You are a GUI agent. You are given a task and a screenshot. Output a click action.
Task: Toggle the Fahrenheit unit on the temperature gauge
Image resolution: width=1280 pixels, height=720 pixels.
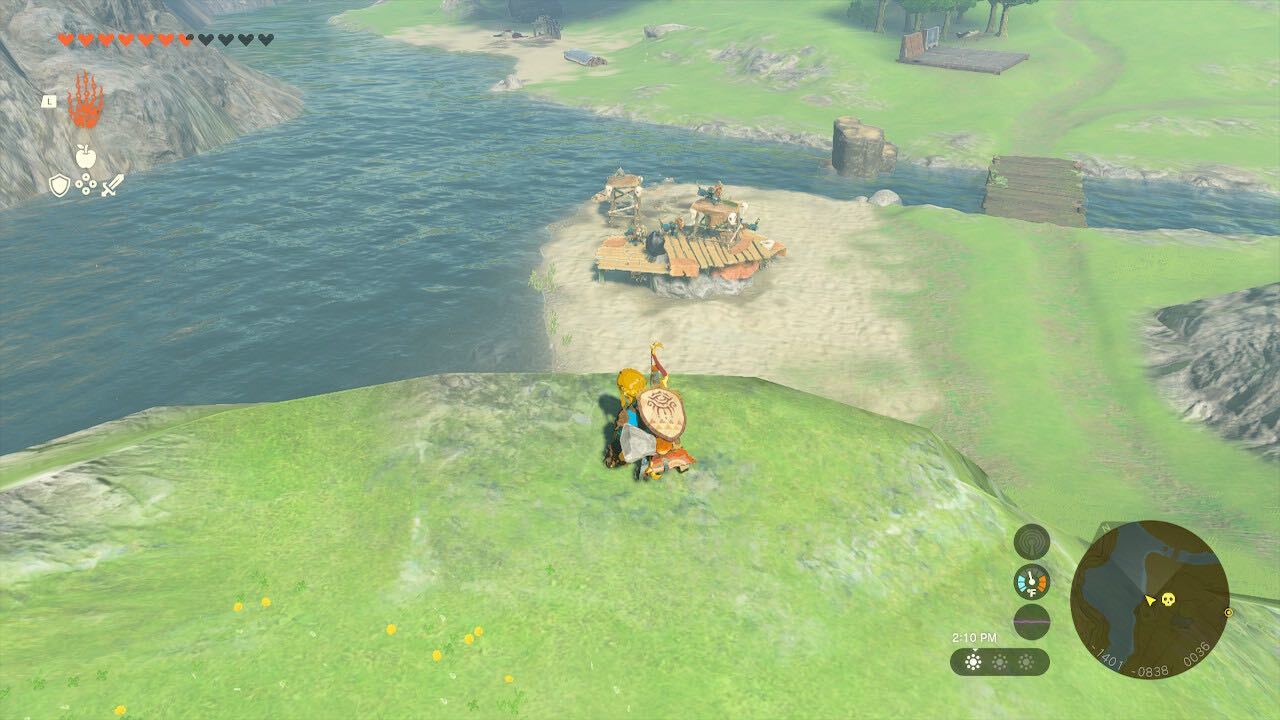coord(1033,591)
